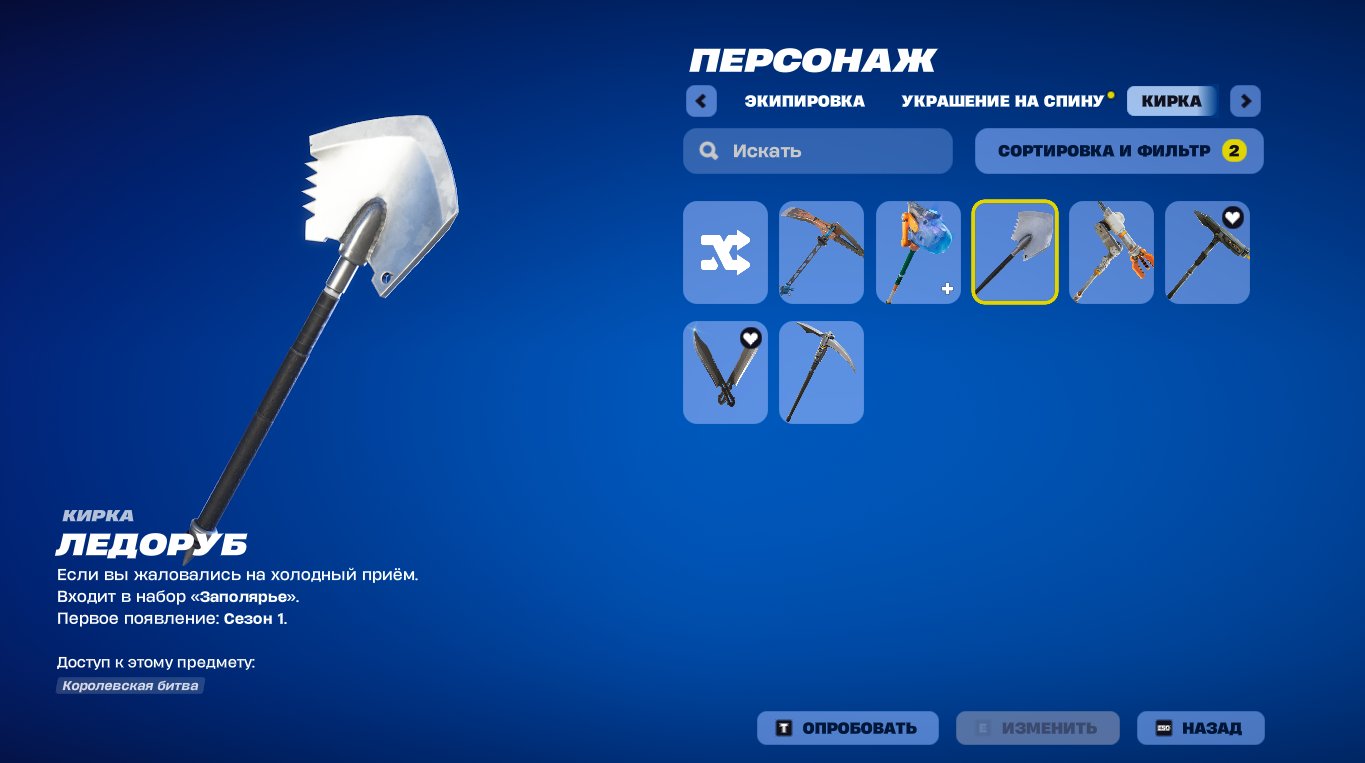This screenshot has width=1365, height=763.
Task: Select the random pickaxe shuffle icon
Action: [724, 252]
